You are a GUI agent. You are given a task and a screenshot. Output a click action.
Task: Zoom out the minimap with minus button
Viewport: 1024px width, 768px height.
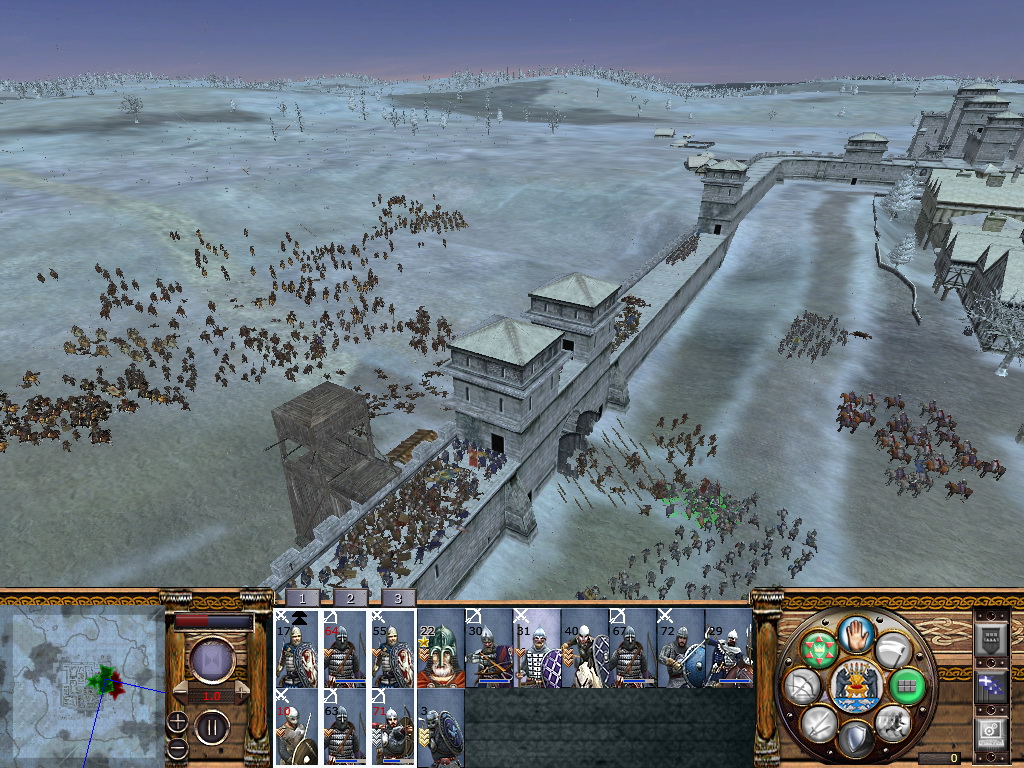coord(177,747)
